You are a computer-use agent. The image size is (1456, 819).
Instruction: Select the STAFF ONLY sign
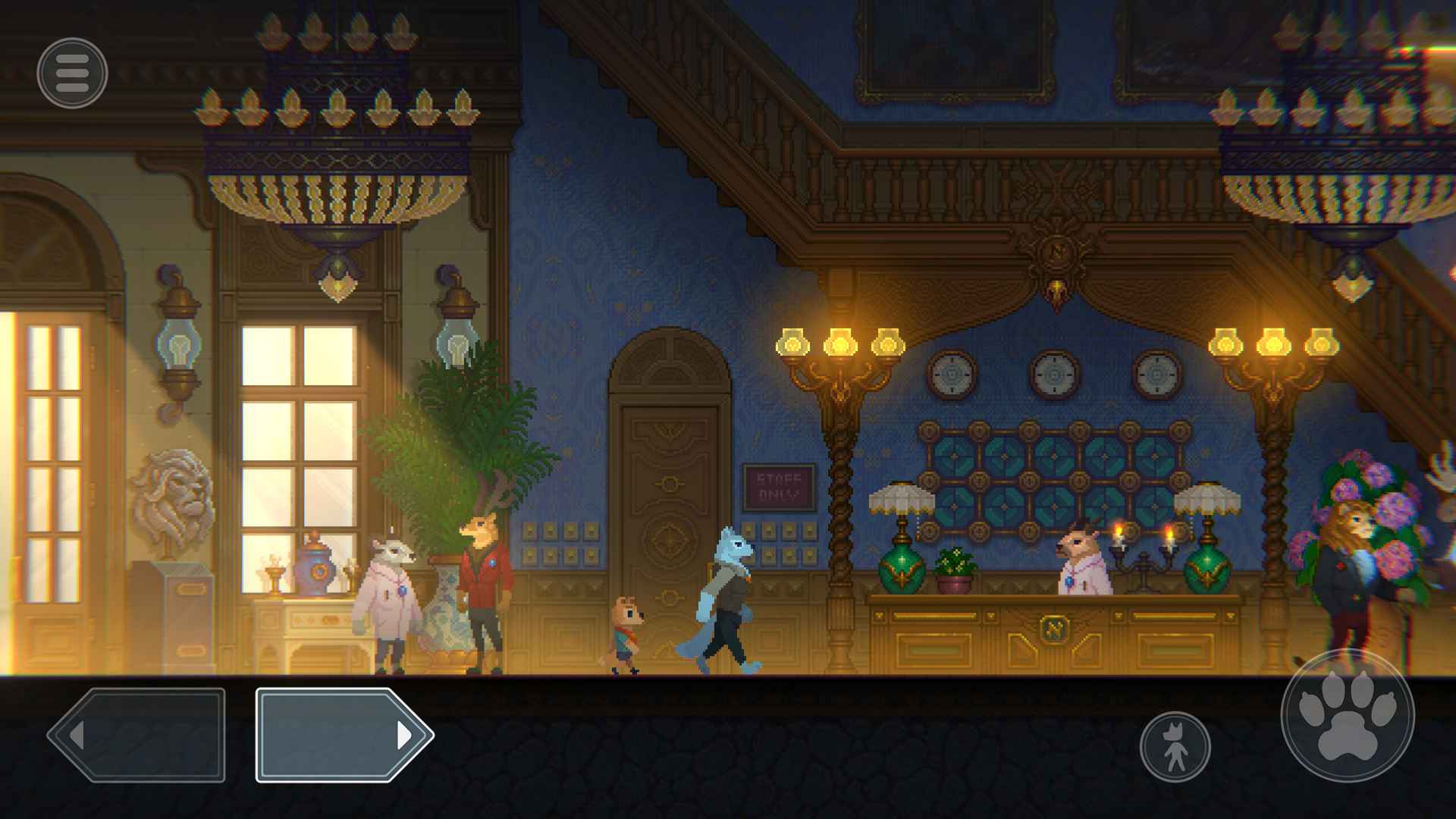778,485
